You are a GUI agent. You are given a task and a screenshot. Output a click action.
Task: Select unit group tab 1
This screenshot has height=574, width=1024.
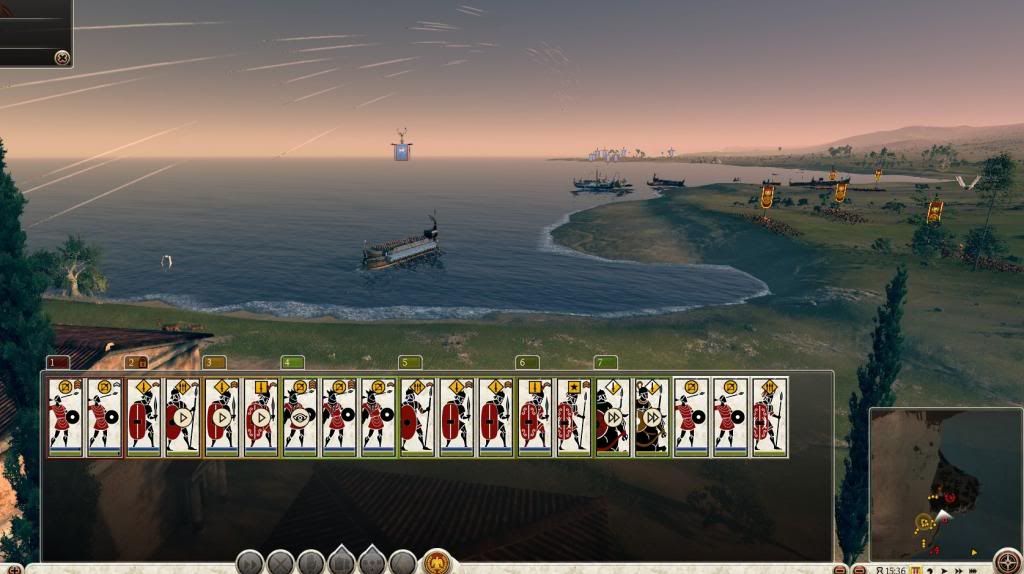(58, 362)
